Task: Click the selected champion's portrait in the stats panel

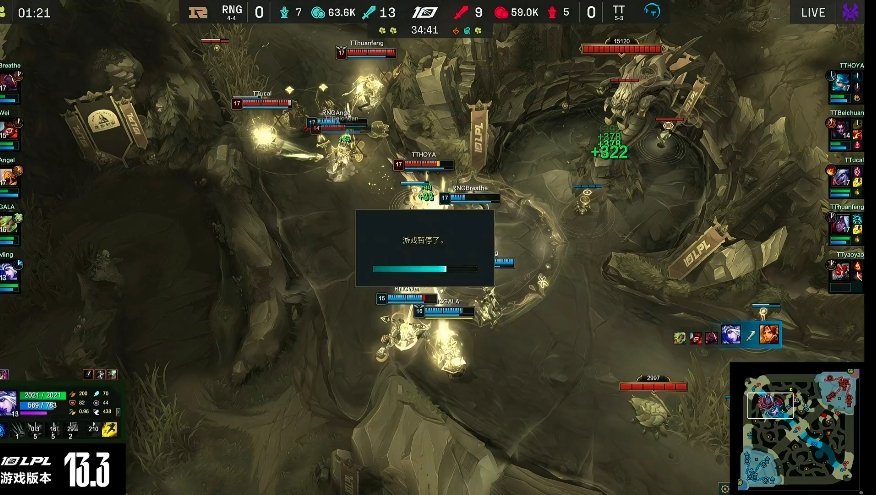Action: pyautogui.click(x=11, y=402)
